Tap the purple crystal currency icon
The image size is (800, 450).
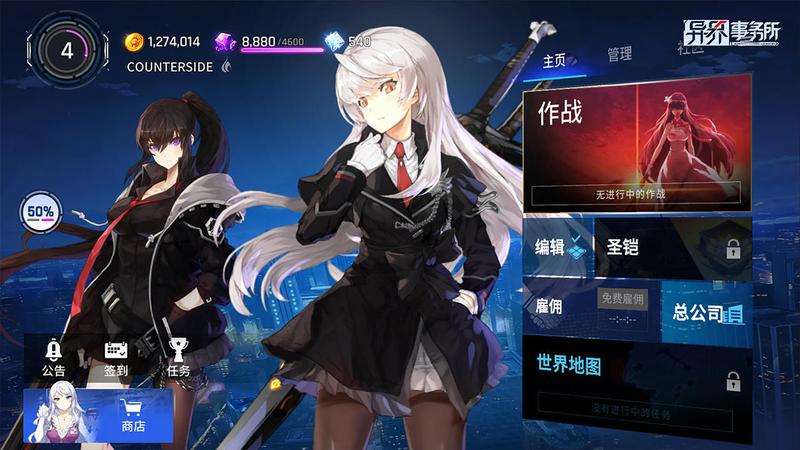click(226, 41)
